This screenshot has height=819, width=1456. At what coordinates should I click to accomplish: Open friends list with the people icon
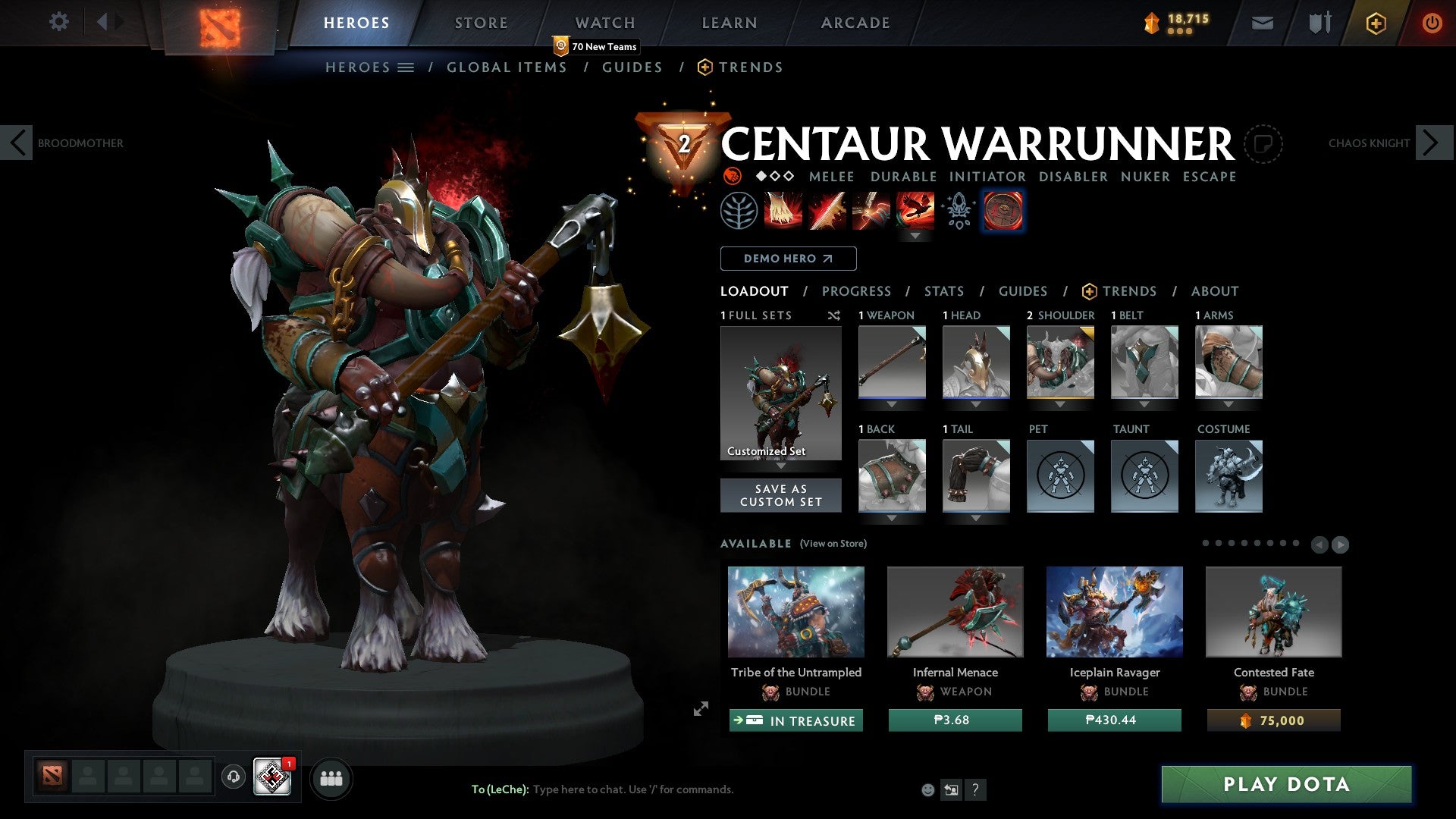[x=331, y=778]
